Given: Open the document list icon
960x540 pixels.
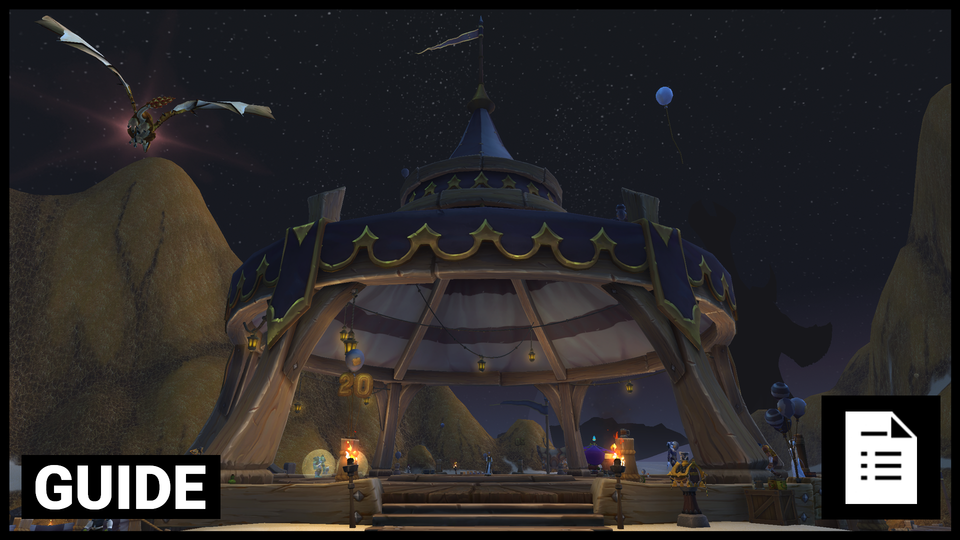Looking at the screenshot, I should (880, 457).
